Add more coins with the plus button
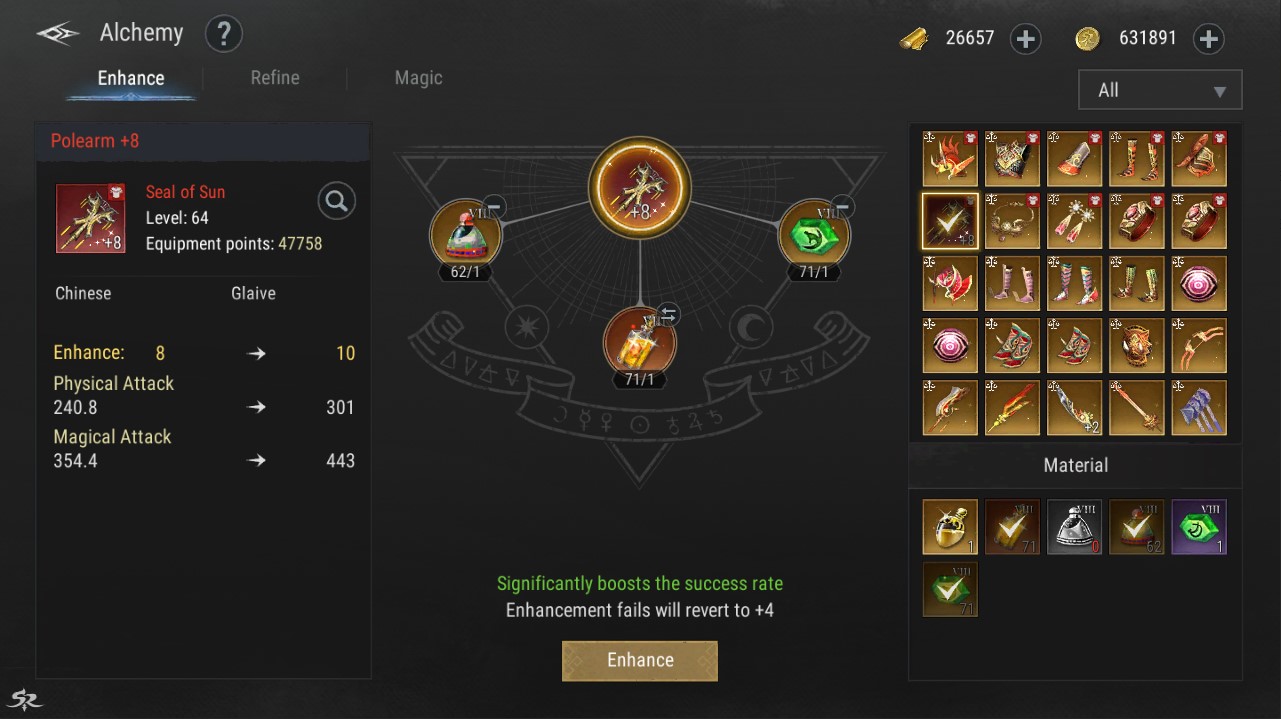1281x719 pixels. pos(1209,39)
